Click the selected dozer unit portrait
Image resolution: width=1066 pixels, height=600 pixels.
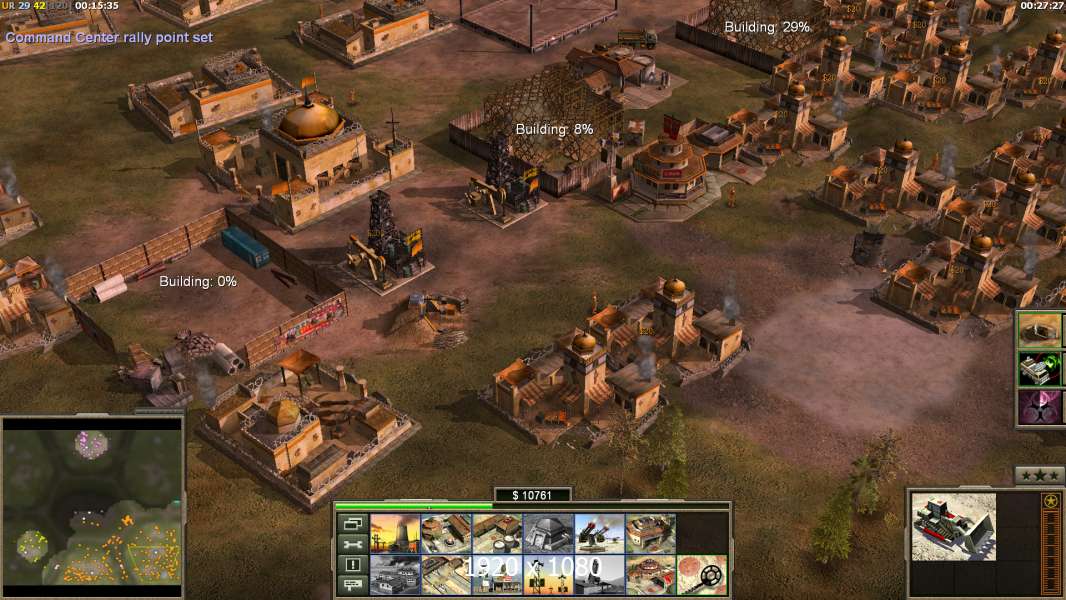pos(953,526)
